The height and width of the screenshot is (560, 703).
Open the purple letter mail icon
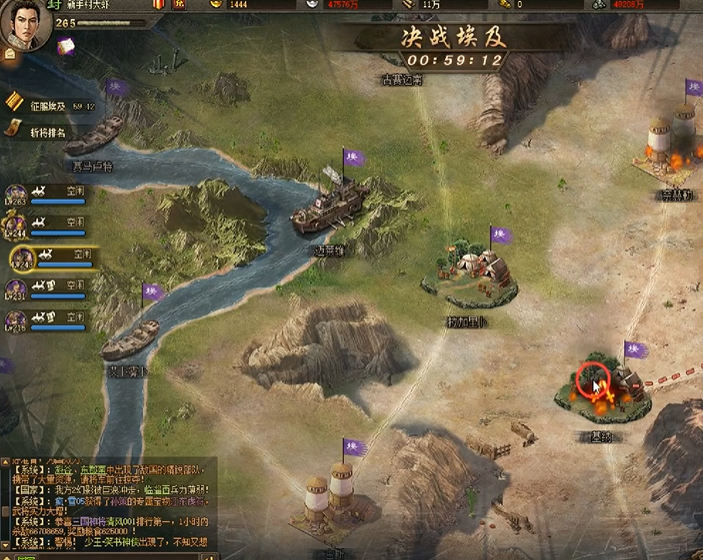point(67,46)
